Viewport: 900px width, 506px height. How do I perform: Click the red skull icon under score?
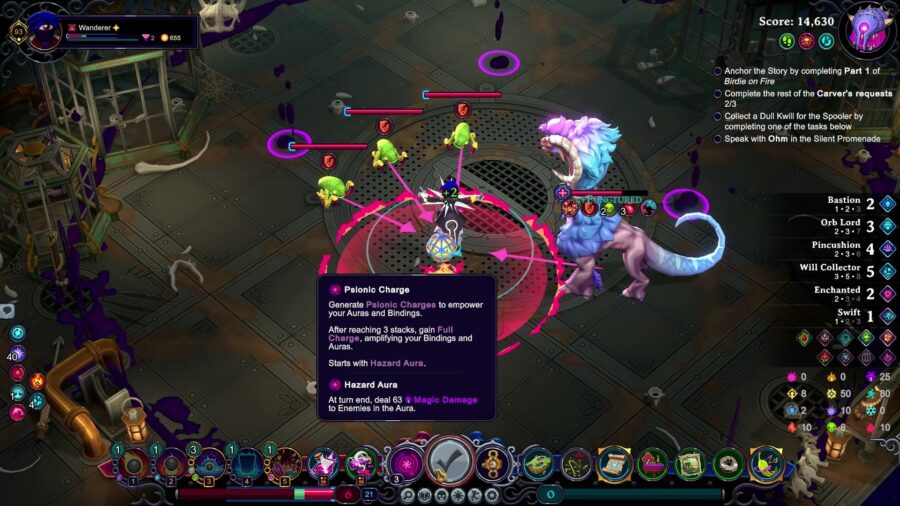point(806,41)
